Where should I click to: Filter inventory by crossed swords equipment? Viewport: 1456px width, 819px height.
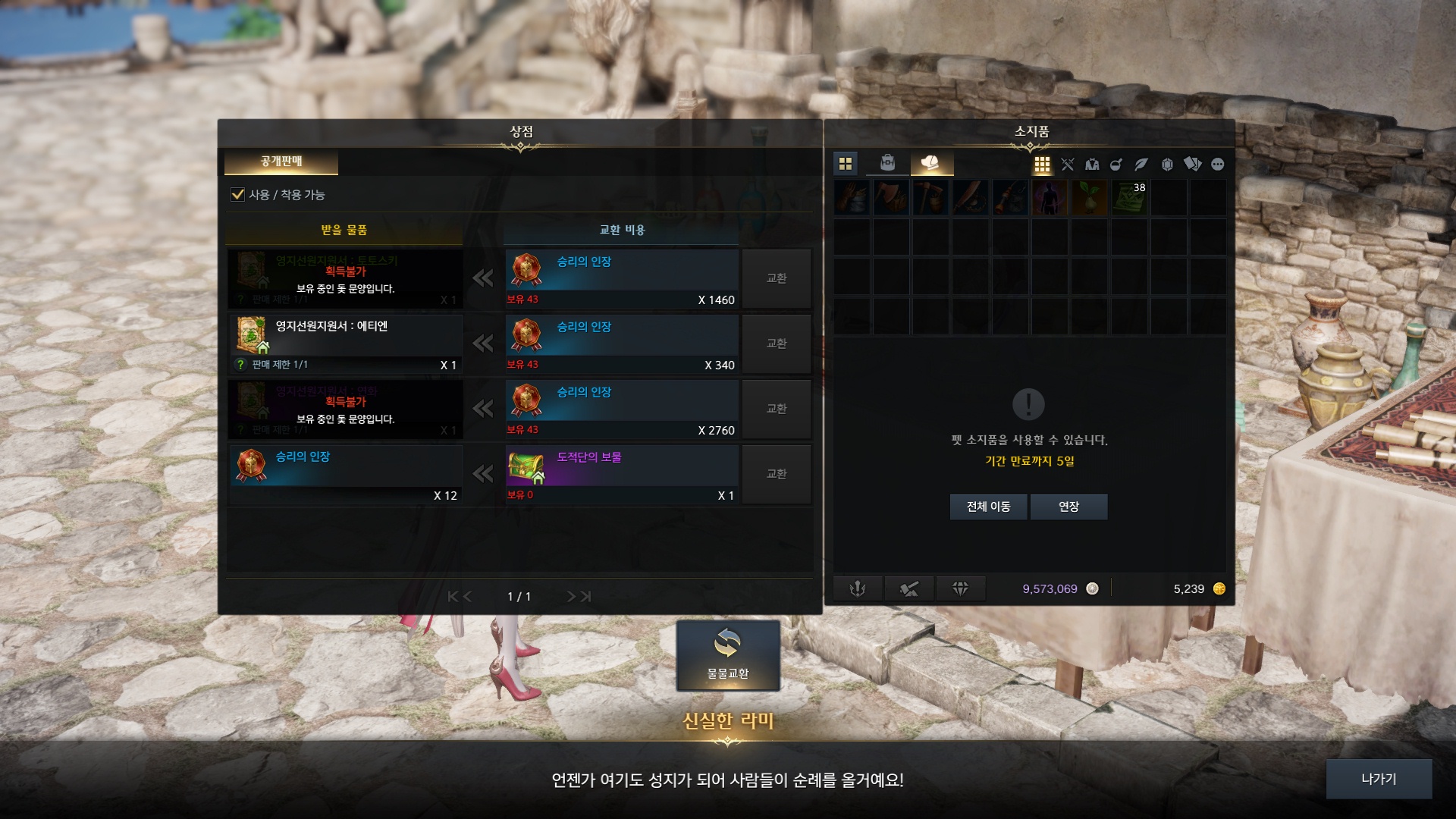[1068, 165]
